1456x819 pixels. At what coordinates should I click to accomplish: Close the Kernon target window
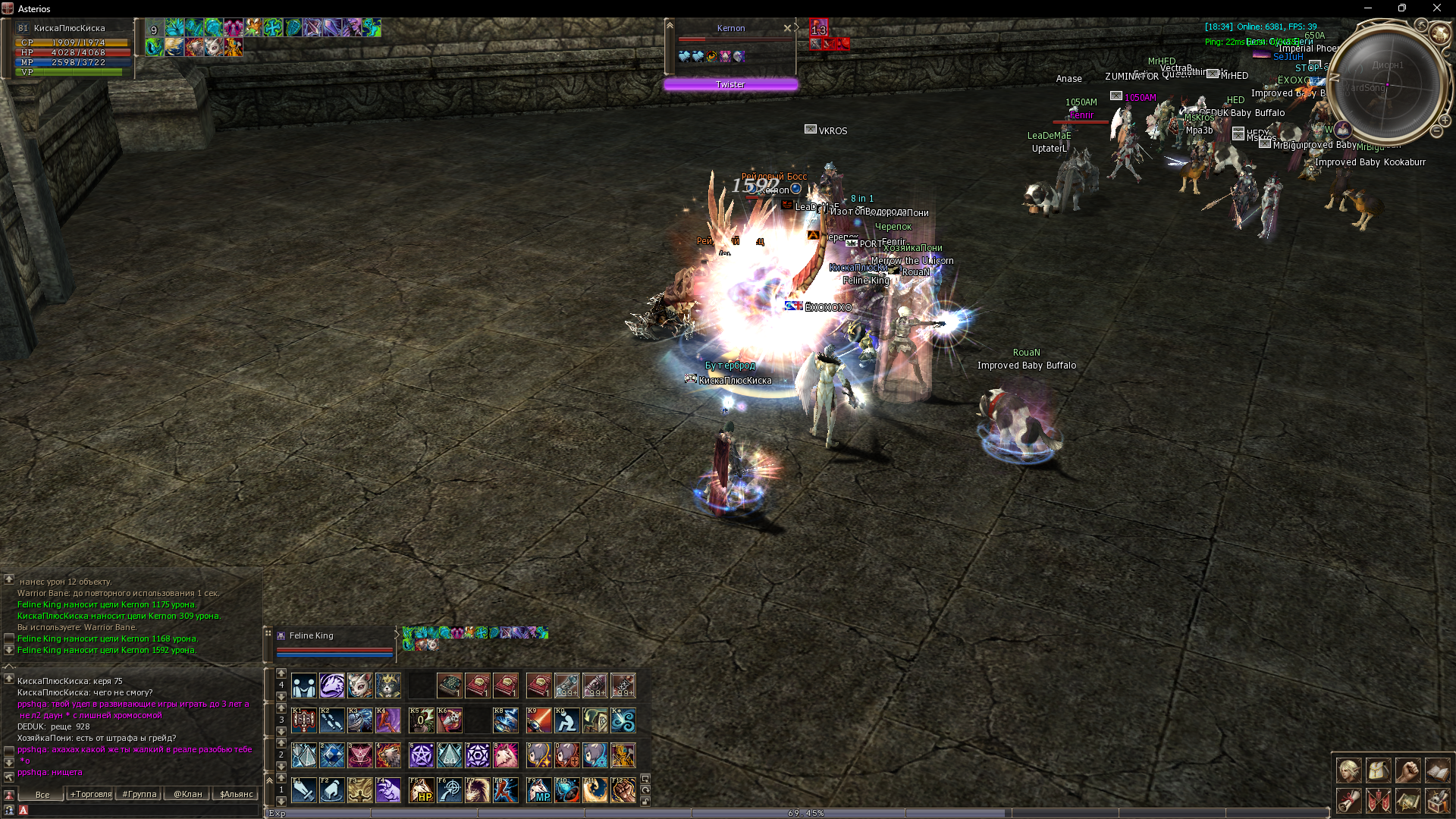787,28
